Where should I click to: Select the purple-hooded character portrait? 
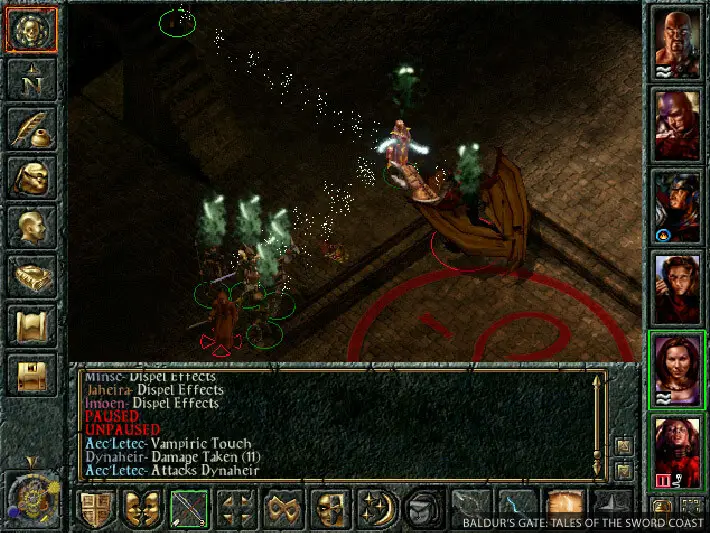coord(677,124)
